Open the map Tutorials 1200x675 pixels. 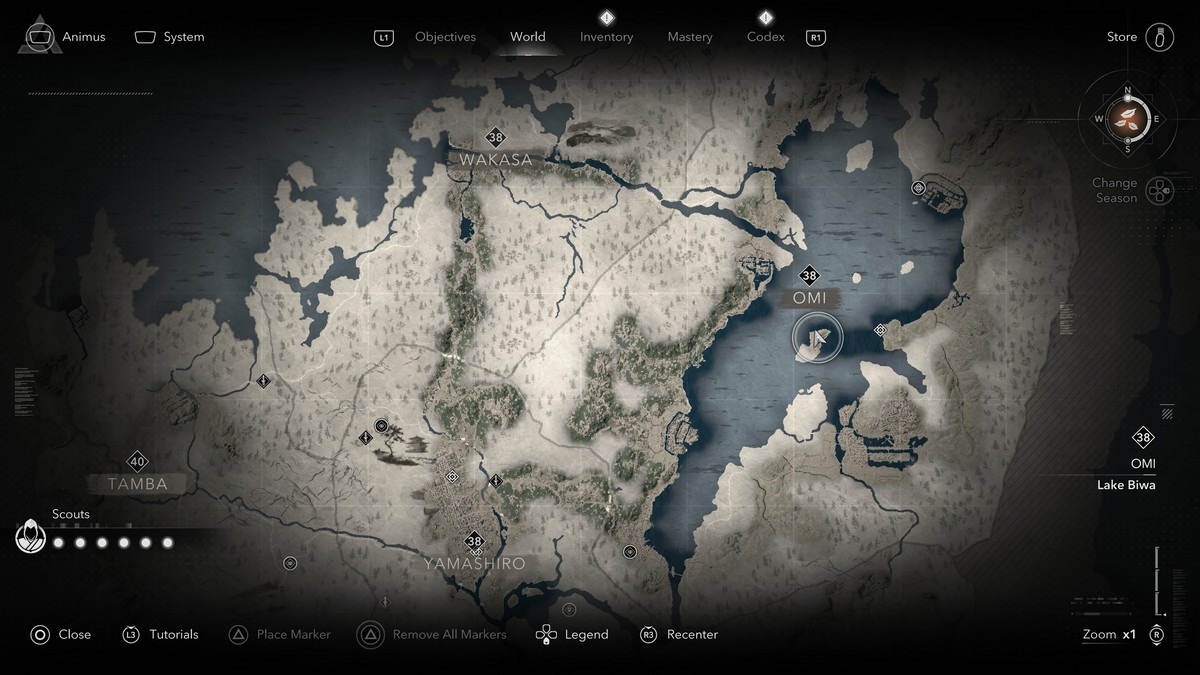coord(161,634)
